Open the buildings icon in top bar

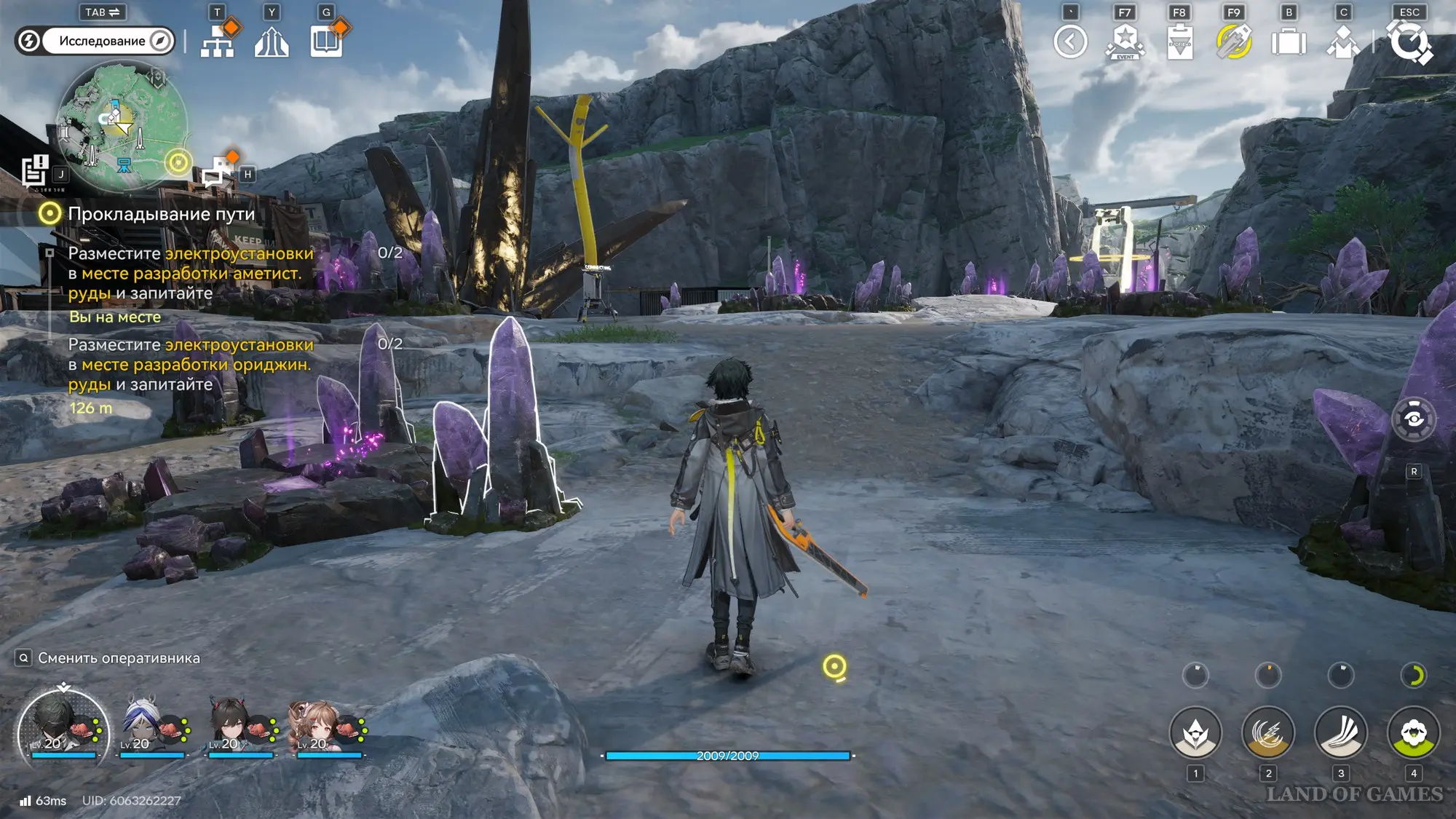click(x=272, y=41)
